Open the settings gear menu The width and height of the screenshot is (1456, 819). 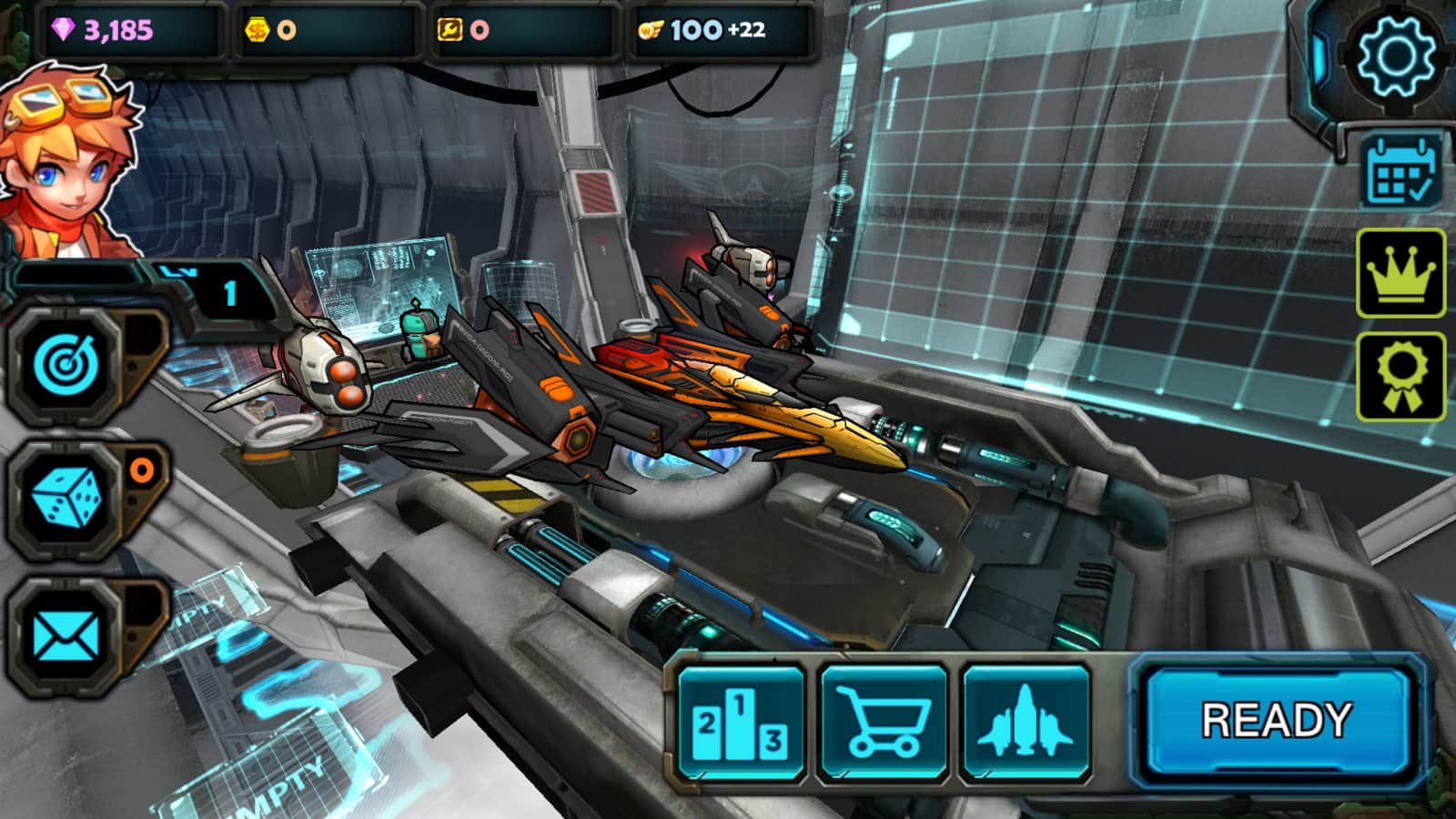1396,55
